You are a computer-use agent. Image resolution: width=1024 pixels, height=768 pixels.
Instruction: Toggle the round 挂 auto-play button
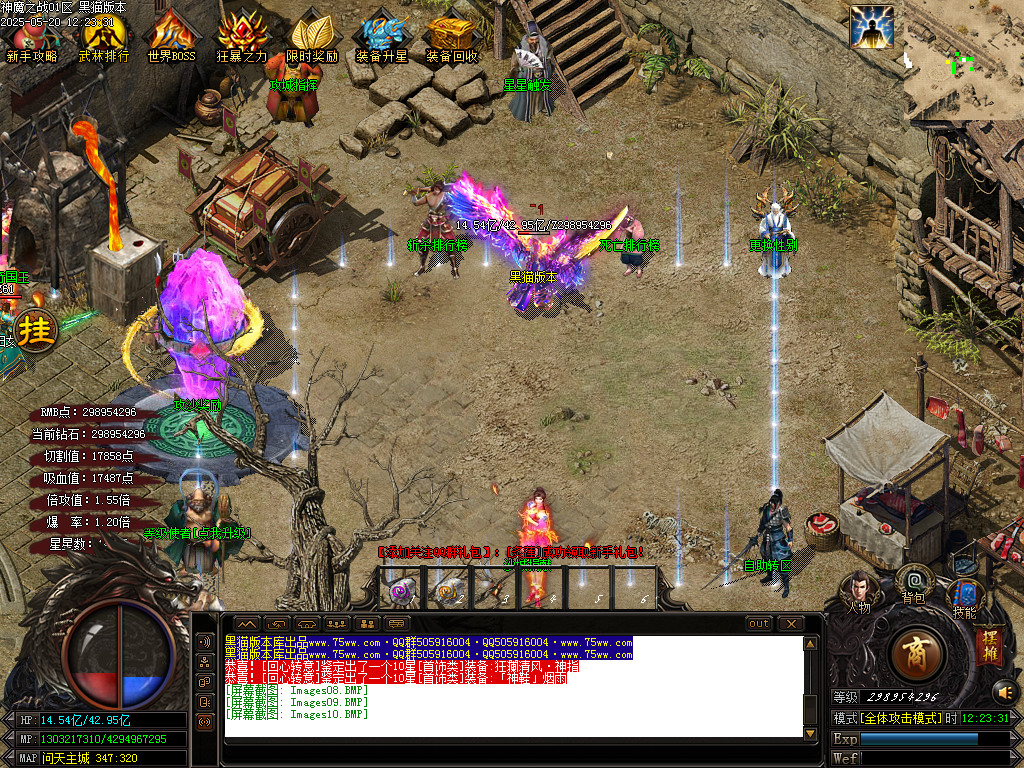[x=34, y=330]
